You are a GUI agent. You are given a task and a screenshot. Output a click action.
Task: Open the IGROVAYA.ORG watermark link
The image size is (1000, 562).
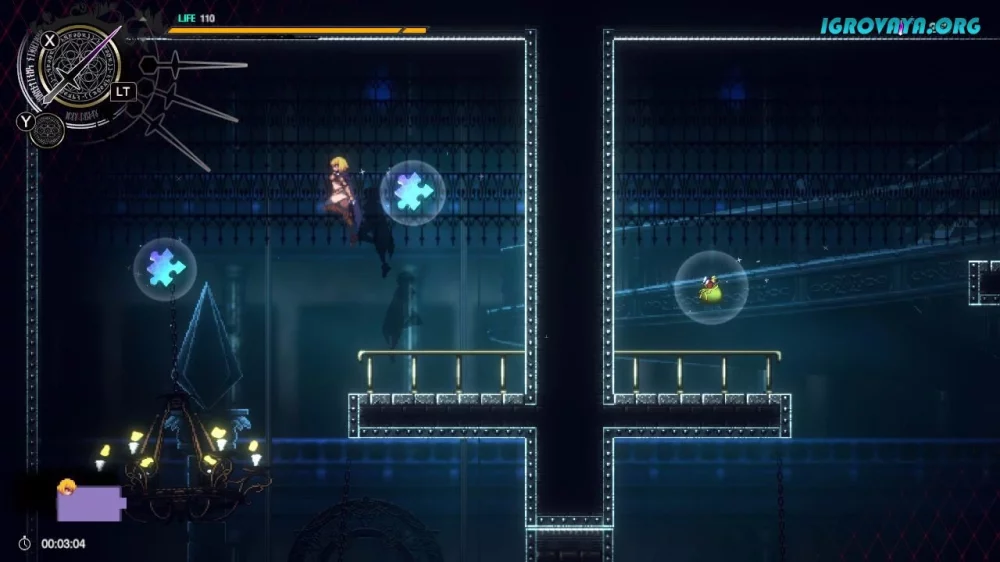pyautogui.click(x=900, y=26)
